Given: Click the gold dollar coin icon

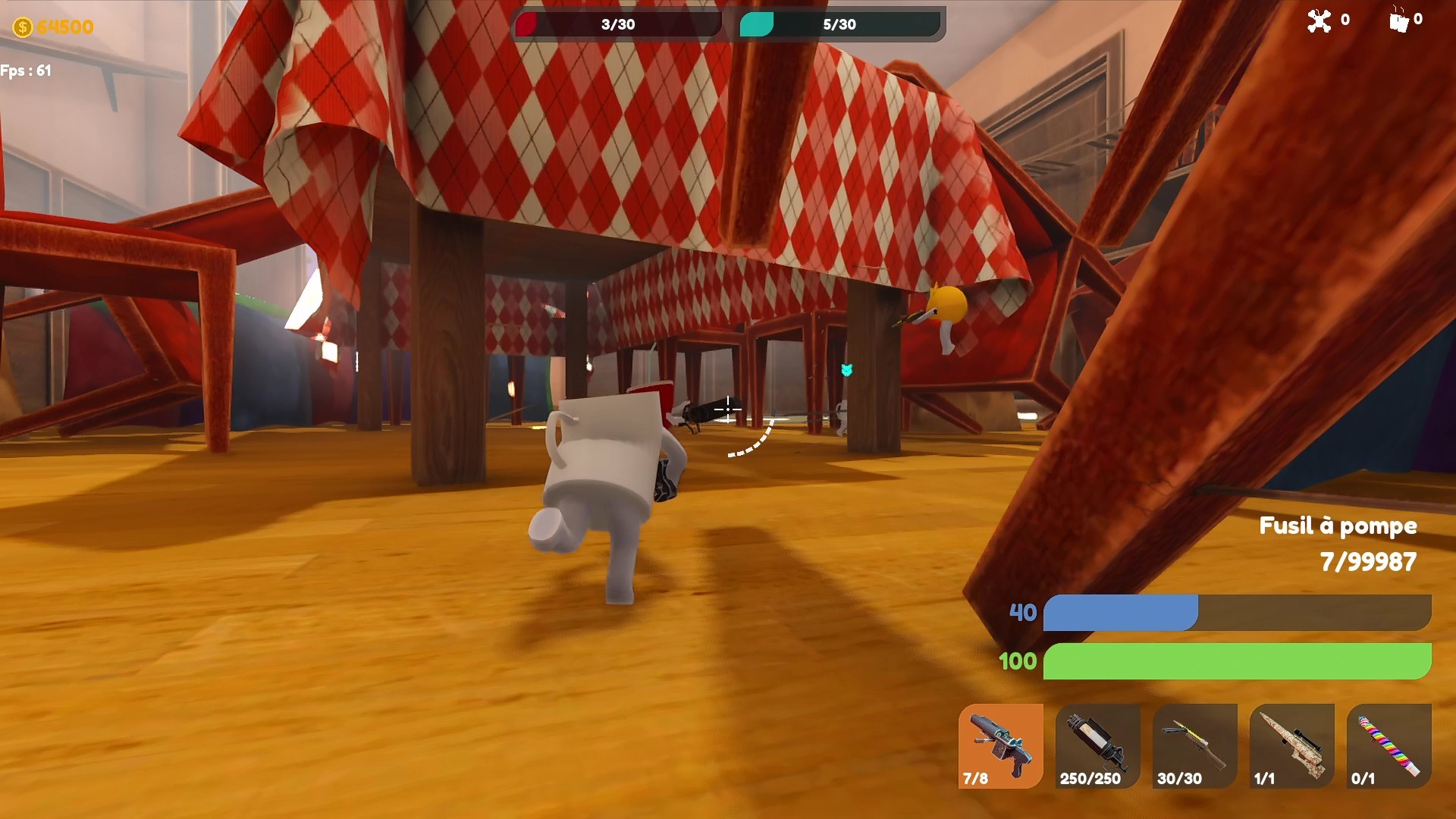Looking at the screenshot, I should click(23, 27).
